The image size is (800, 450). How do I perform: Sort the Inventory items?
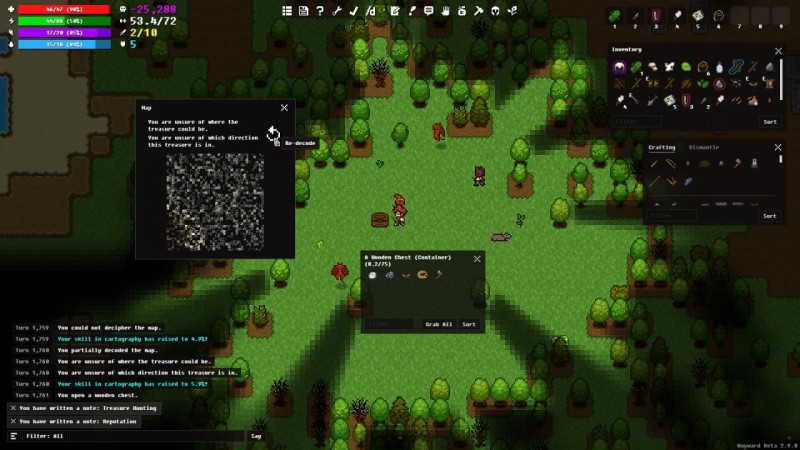[769, 122]
